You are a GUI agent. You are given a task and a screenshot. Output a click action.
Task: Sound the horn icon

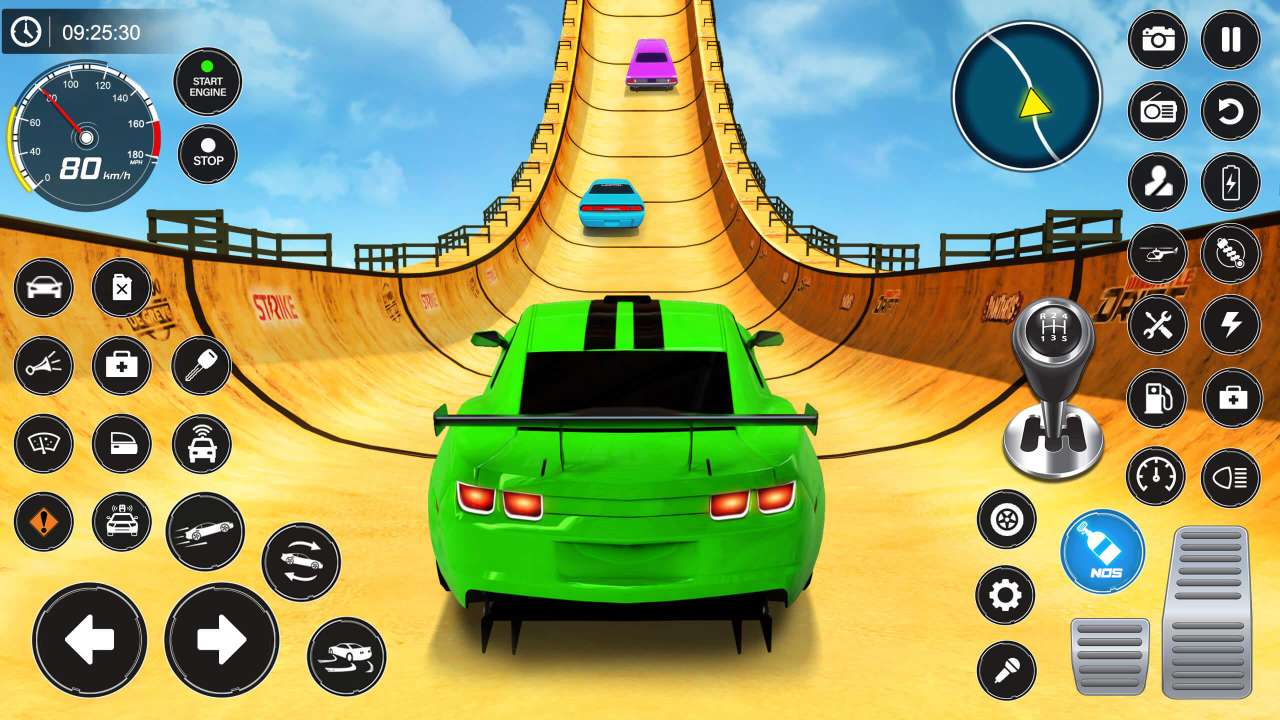(x=43, y=366)
